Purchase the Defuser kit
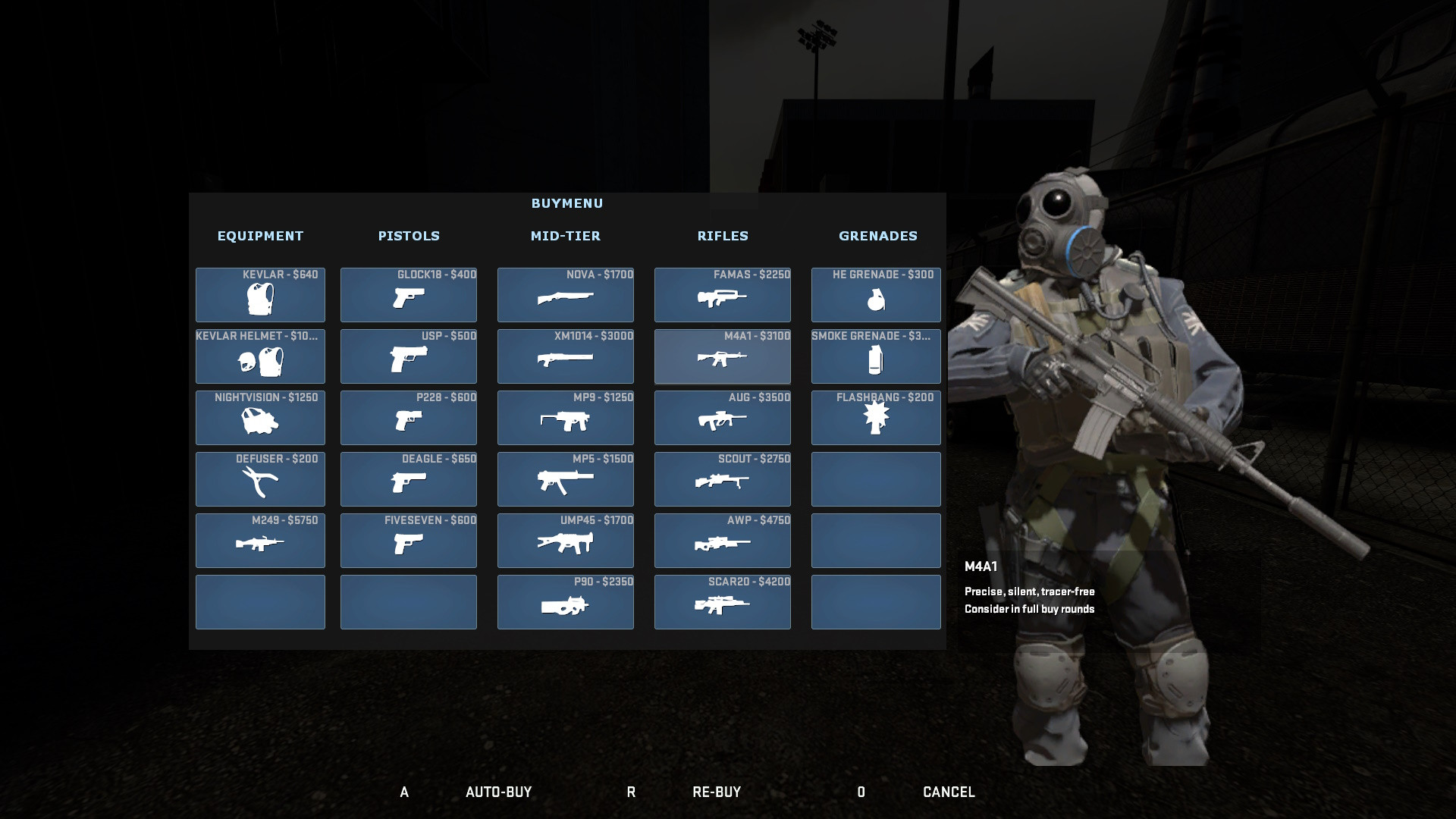This screenshot has width=1456, height=819. point(260,479)
